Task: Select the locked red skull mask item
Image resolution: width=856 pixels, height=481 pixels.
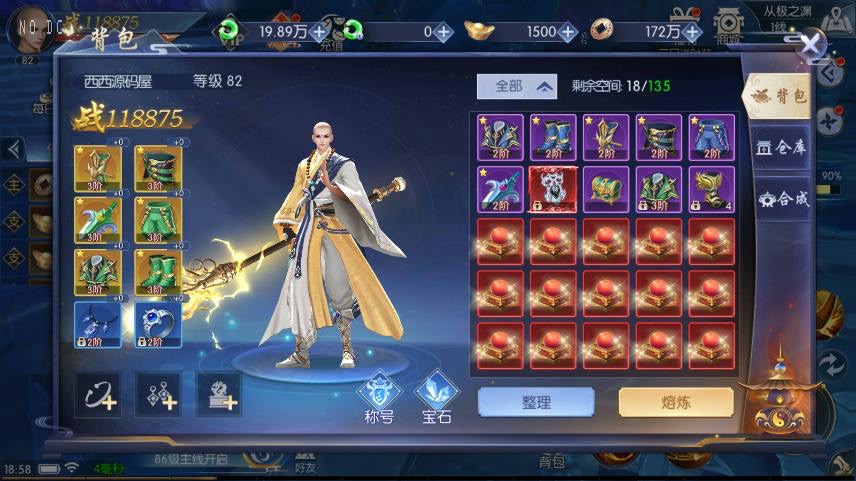Action: click(553, 189)
